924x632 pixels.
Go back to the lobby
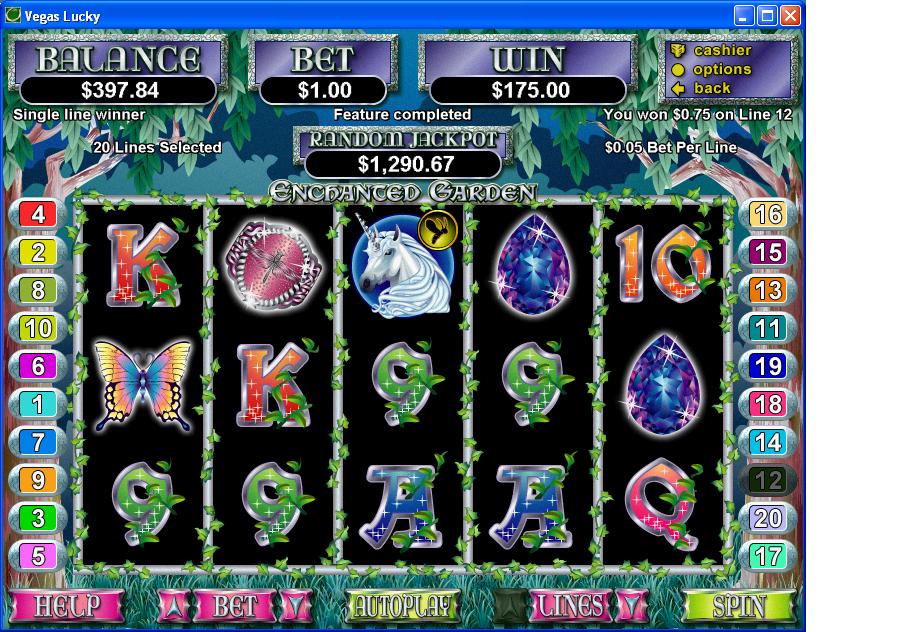point(712,88)
